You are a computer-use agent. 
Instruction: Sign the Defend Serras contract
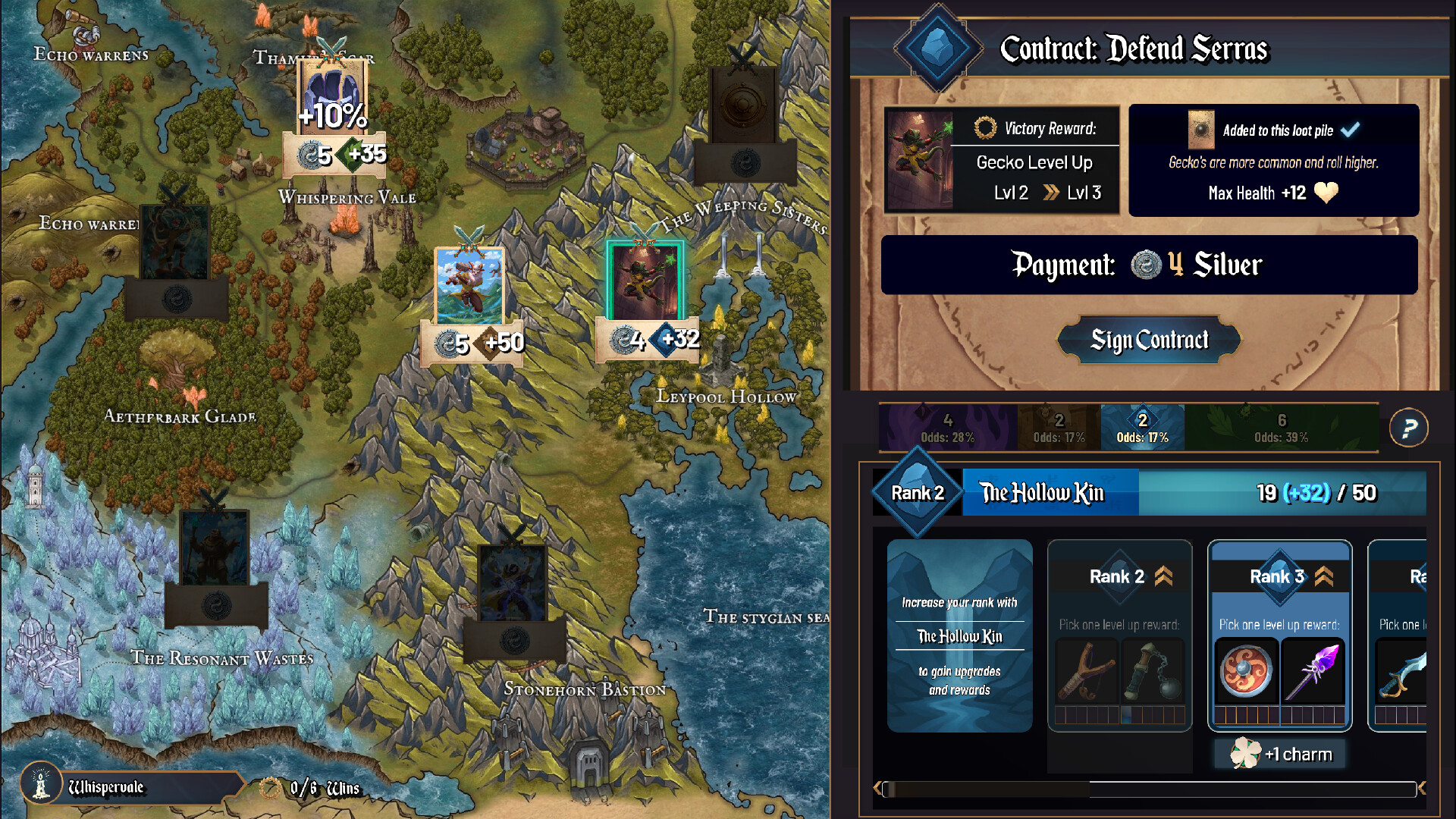(x=1149, y=340)
